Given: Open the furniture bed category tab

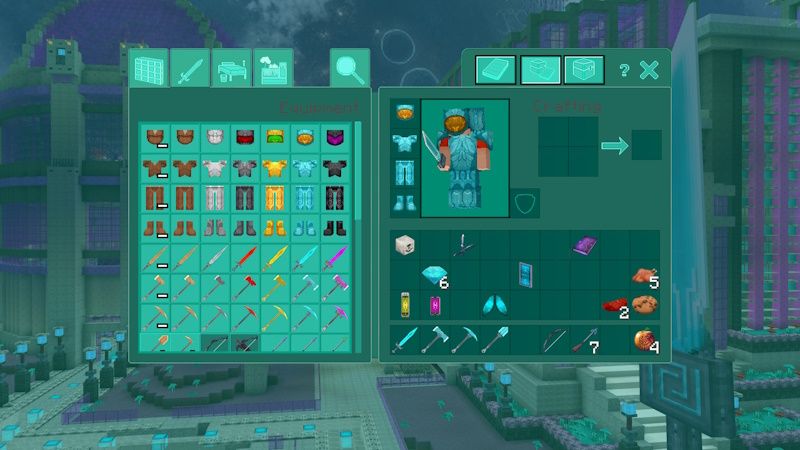Looking at the screenshot, I should [x=231, y=70].
